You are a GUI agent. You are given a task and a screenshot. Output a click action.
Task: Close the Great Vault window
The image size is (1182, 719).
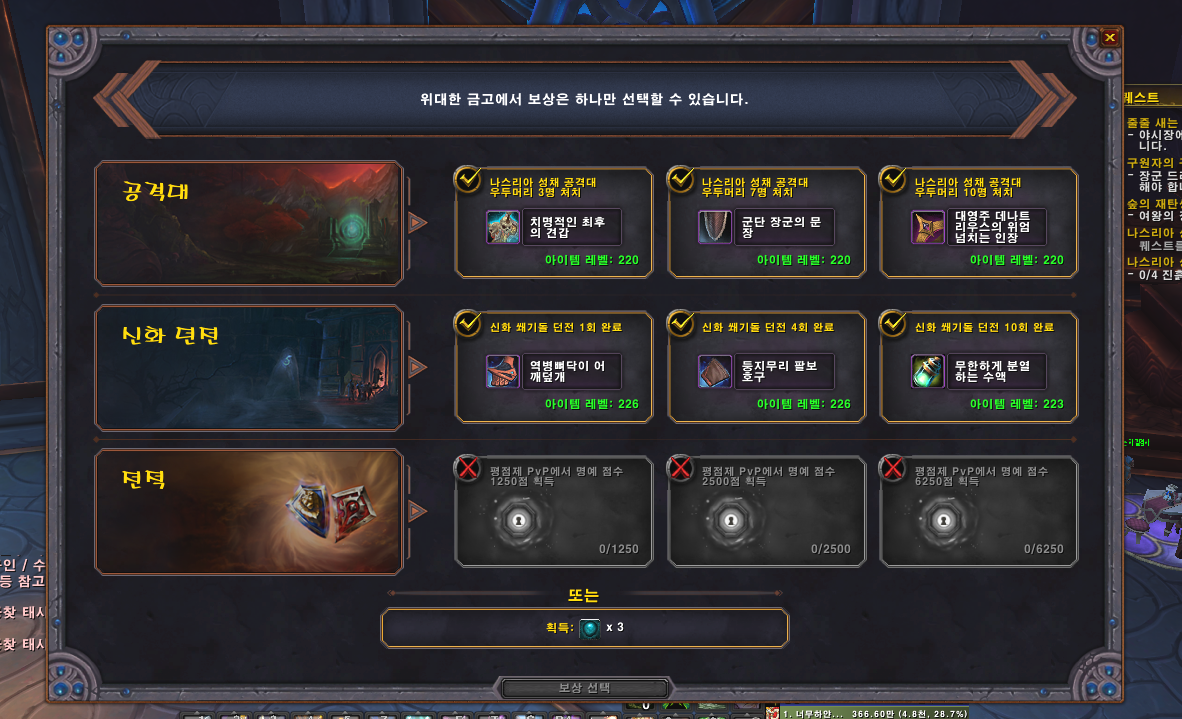1110,38
